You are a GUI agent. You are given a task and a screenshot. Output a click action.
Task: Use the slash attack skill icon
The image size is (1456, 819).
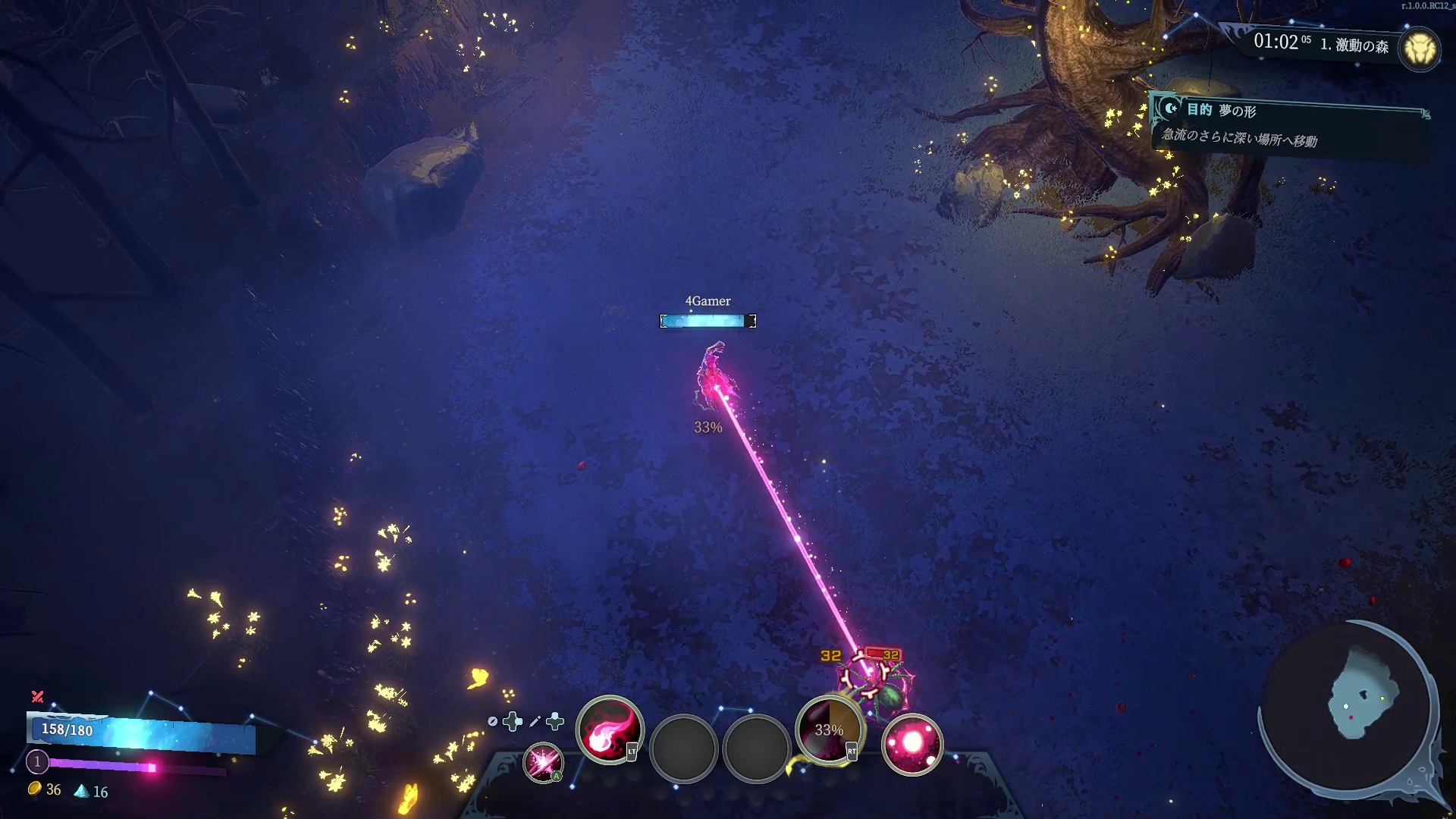tap(543, 762)
